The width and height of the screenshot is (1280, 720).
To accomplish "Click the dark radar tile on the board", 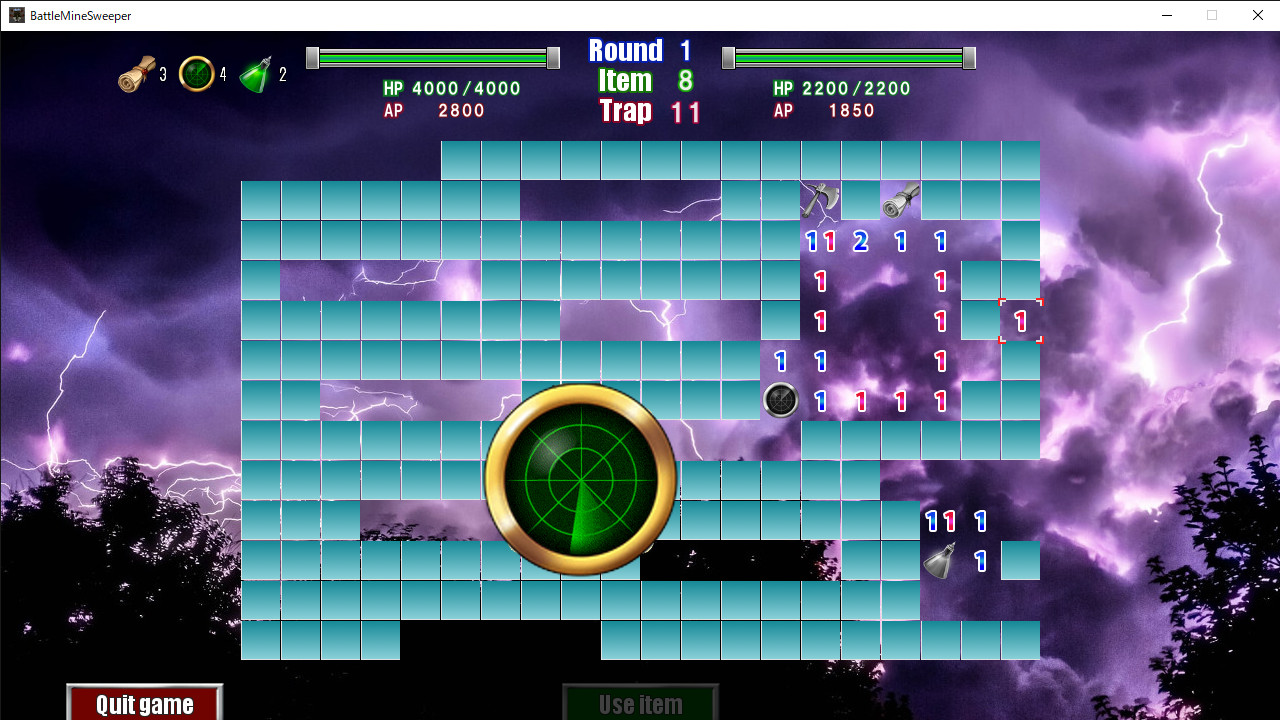I will point(781,400).
